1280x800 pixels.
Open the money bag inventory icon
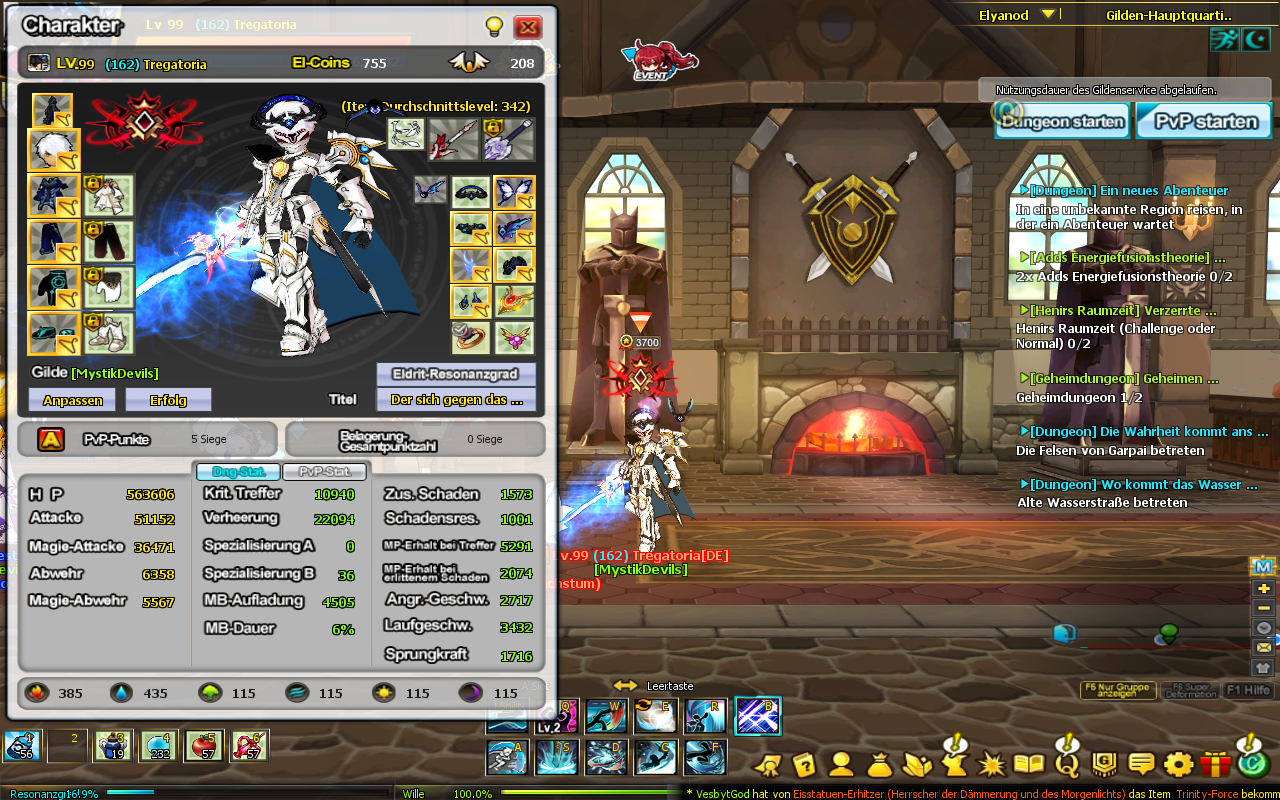(x=880, y=765)
